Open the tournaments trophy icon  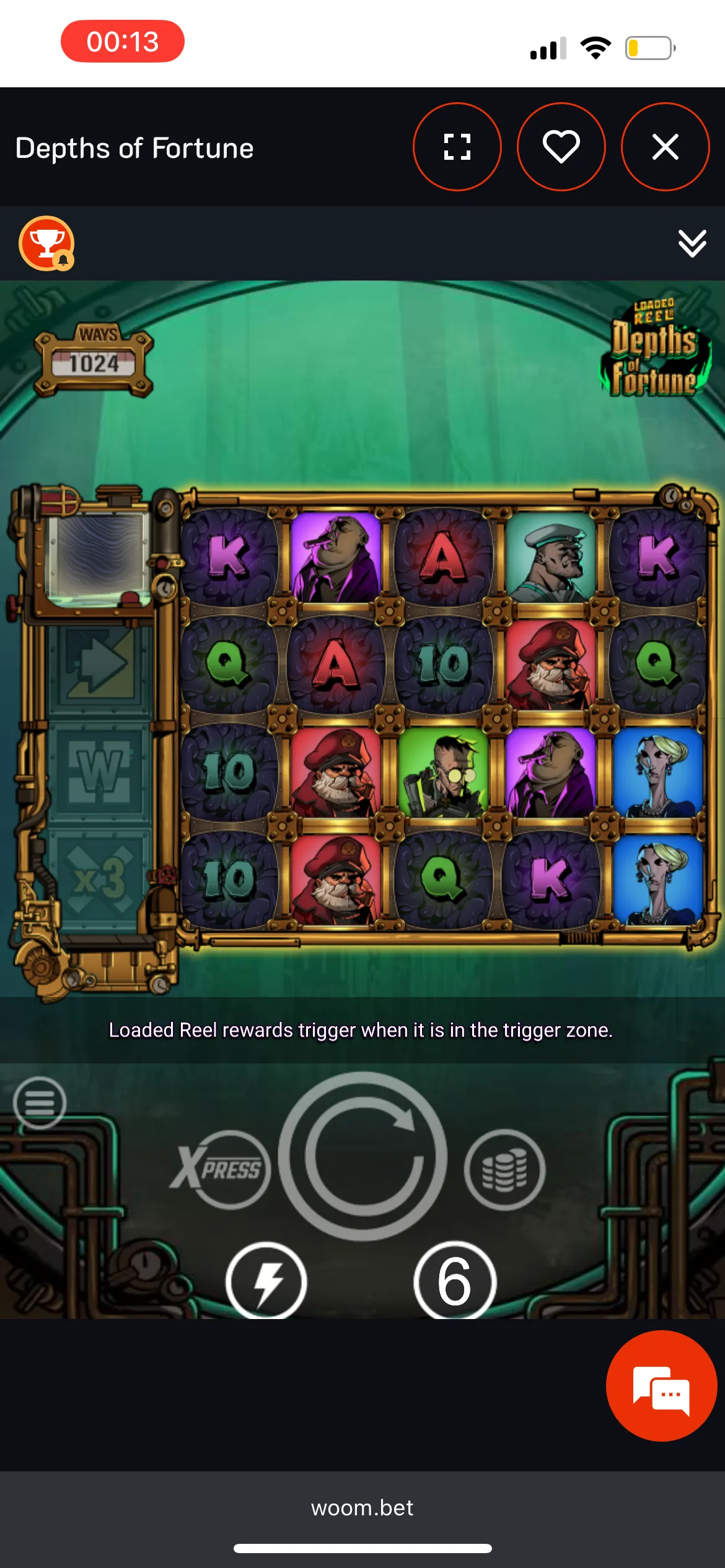click(x=46, y=243)
